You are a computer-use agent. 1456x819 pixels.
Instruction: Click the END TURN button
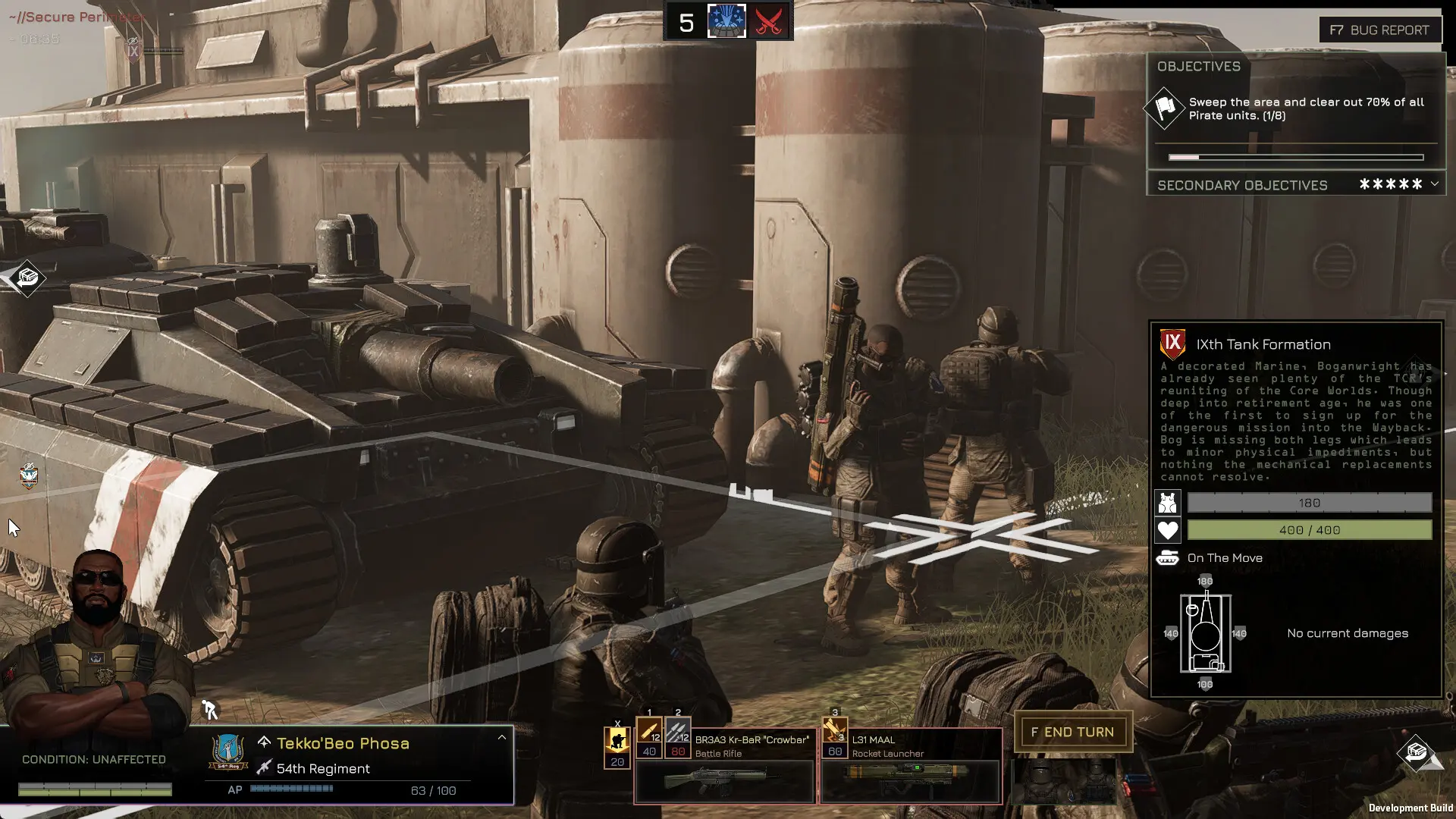pos(1073,732)
